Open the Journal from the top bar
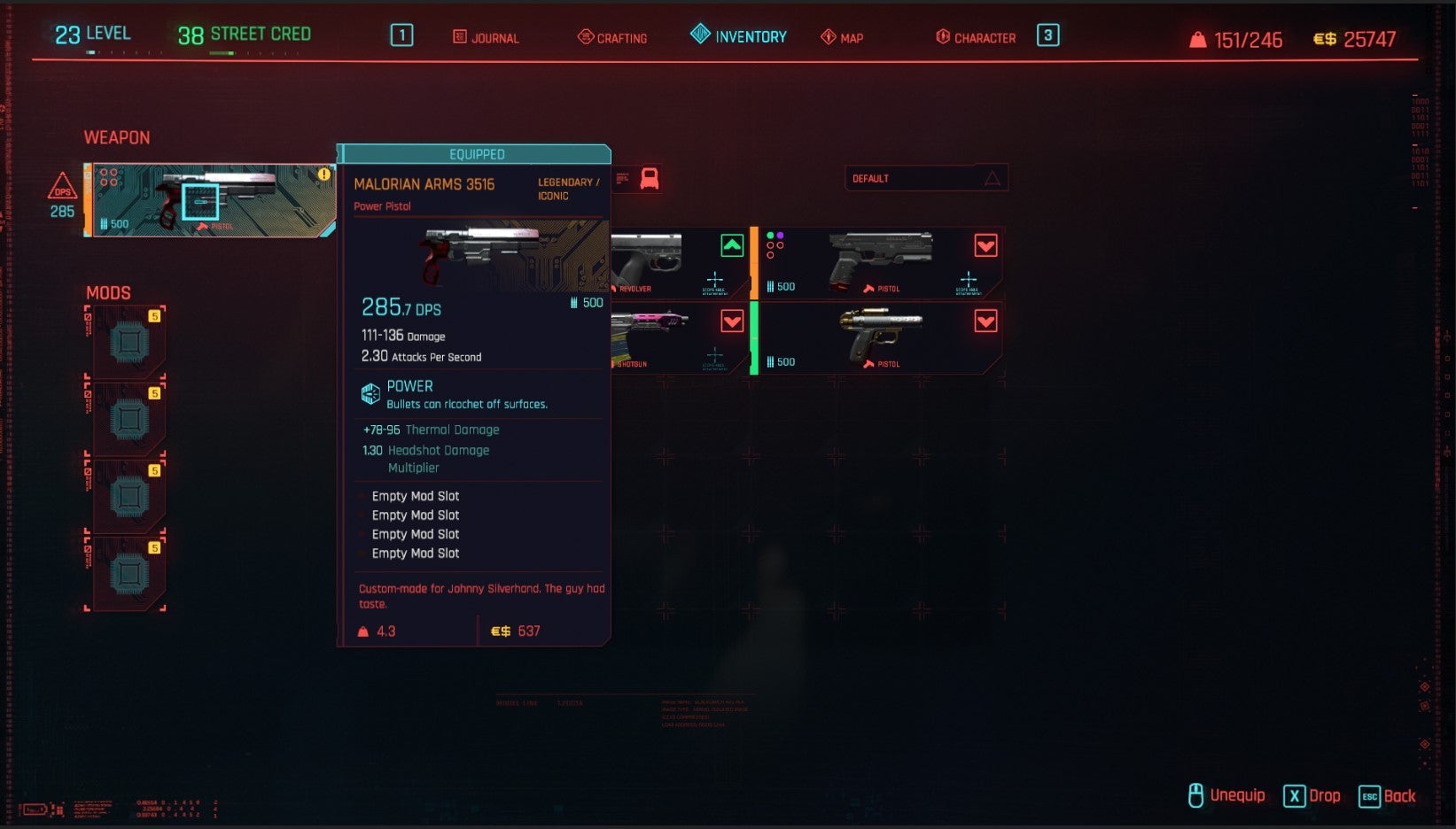The image size is (1456, 829). coord(458,38)
